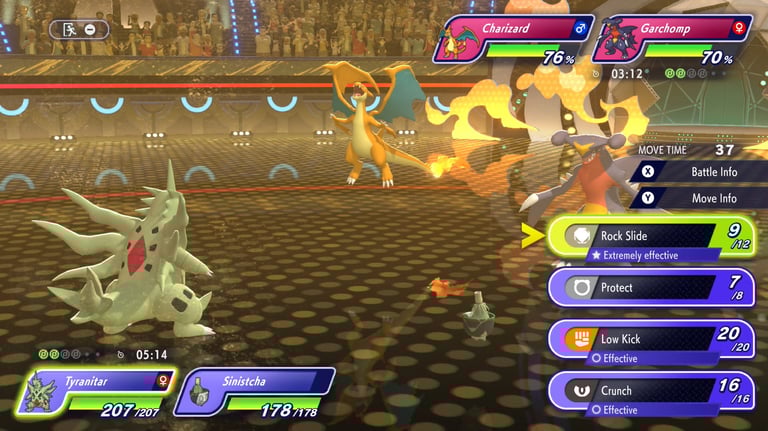The image size is (768, 431).
Task: Click the Tyranitar status panel
Action: coord(95,391)
